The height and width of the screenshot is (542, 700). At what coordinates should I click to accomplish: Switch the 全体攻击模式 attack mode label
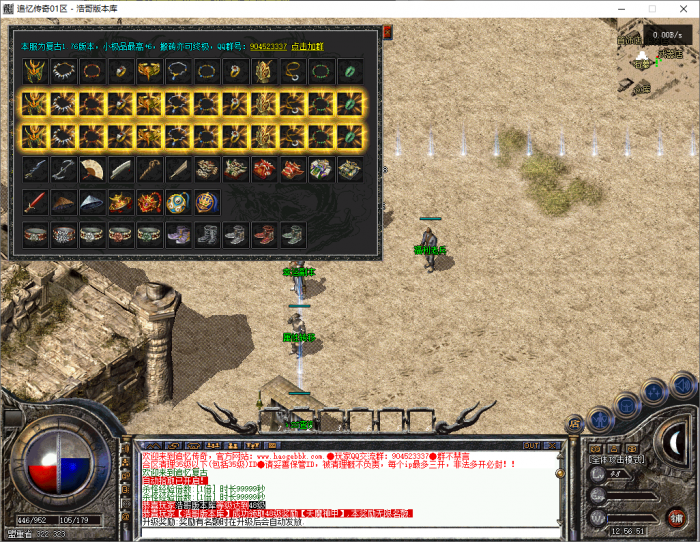pyautogui.click(x=617, y=459)
